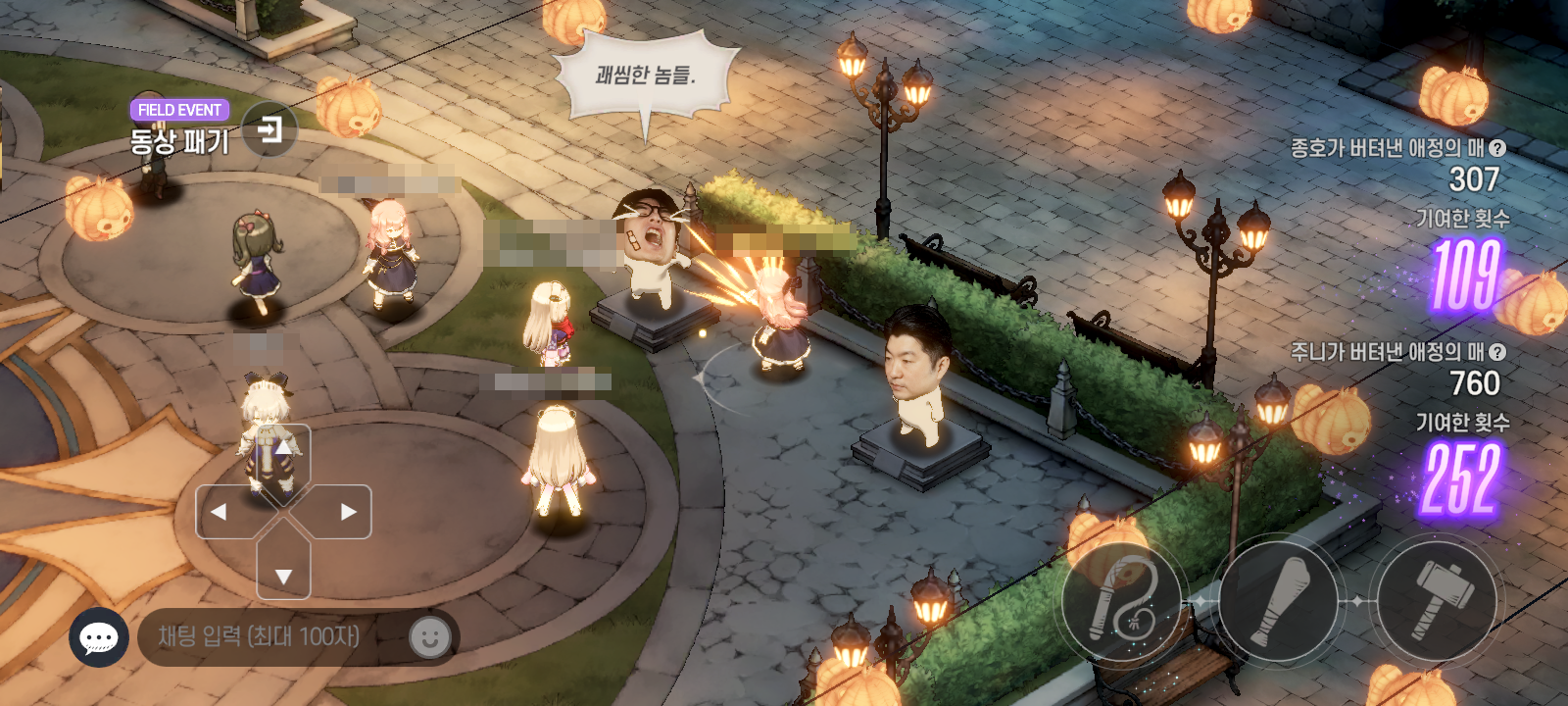Show help for 주니가 버텨낸 애정의 매
The width and height of the screenshot is (1568, 706).
click(x=1497, y=352)
